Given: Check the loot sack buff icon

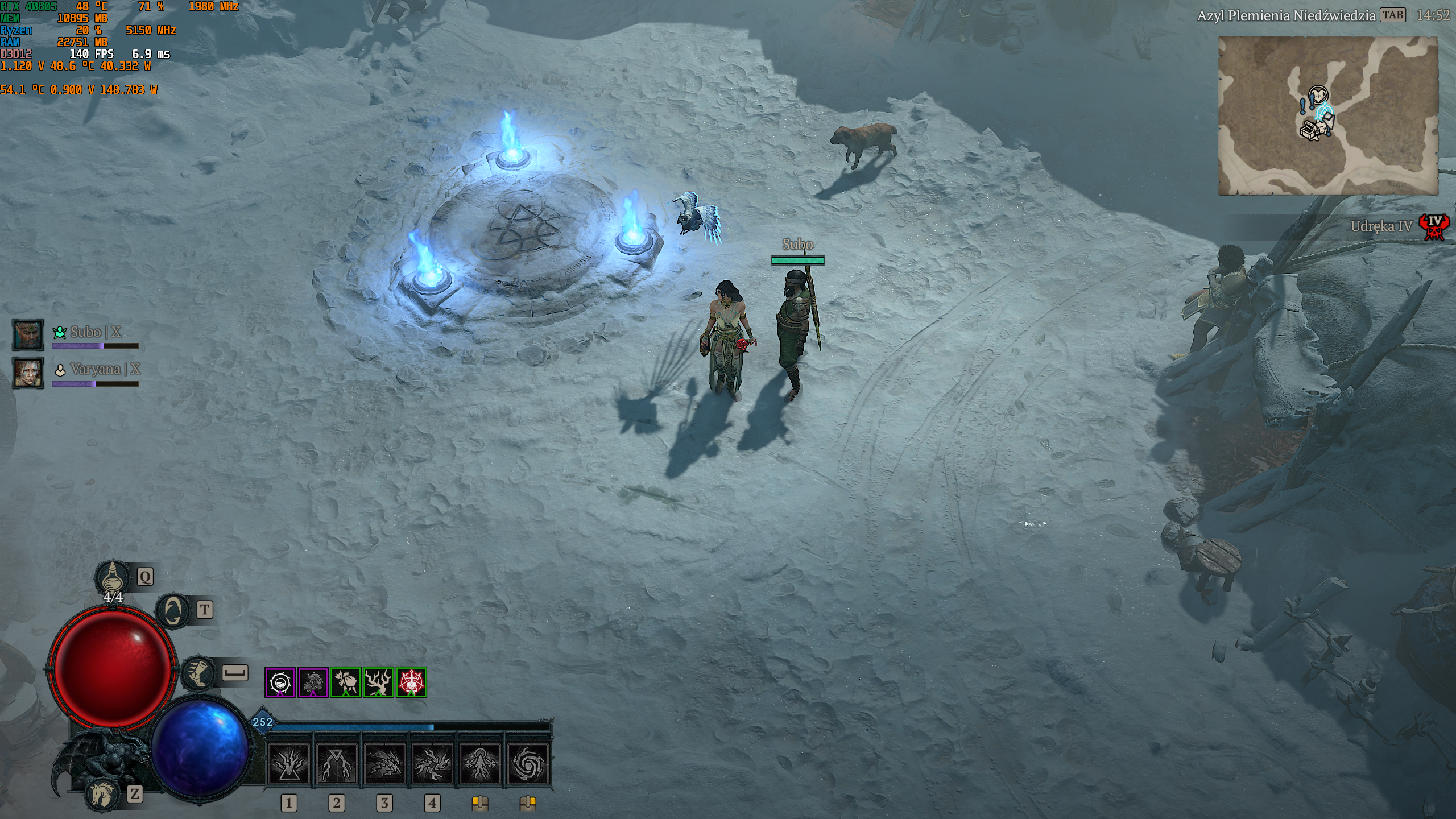Looking at the screenshot, I should tap(346, 682).
